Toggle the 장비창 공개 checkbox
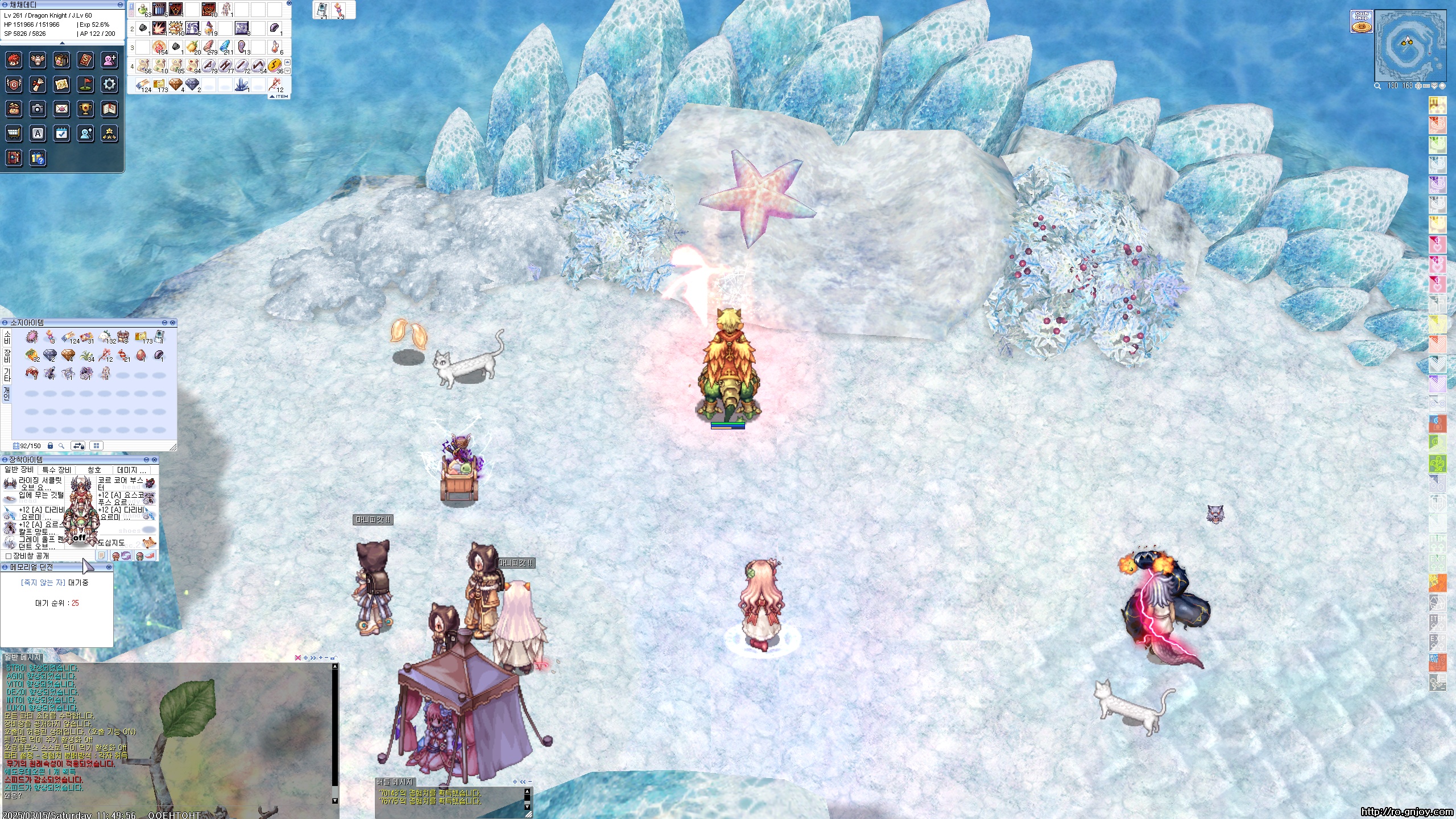1456x819 pixels. [9, 556]
